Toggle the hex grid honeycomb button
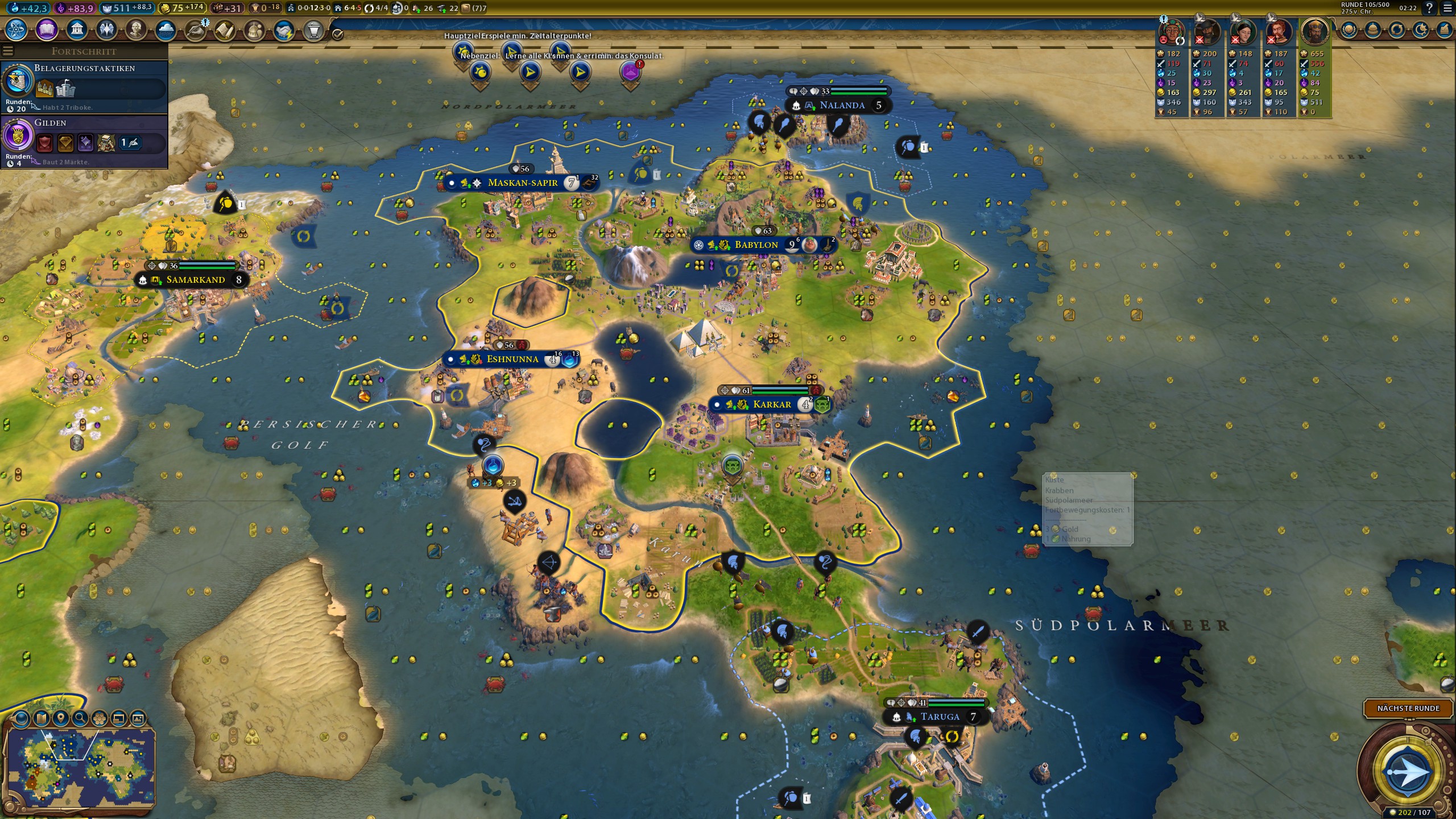The image size is (1456, 819). [x=100, y=719]
